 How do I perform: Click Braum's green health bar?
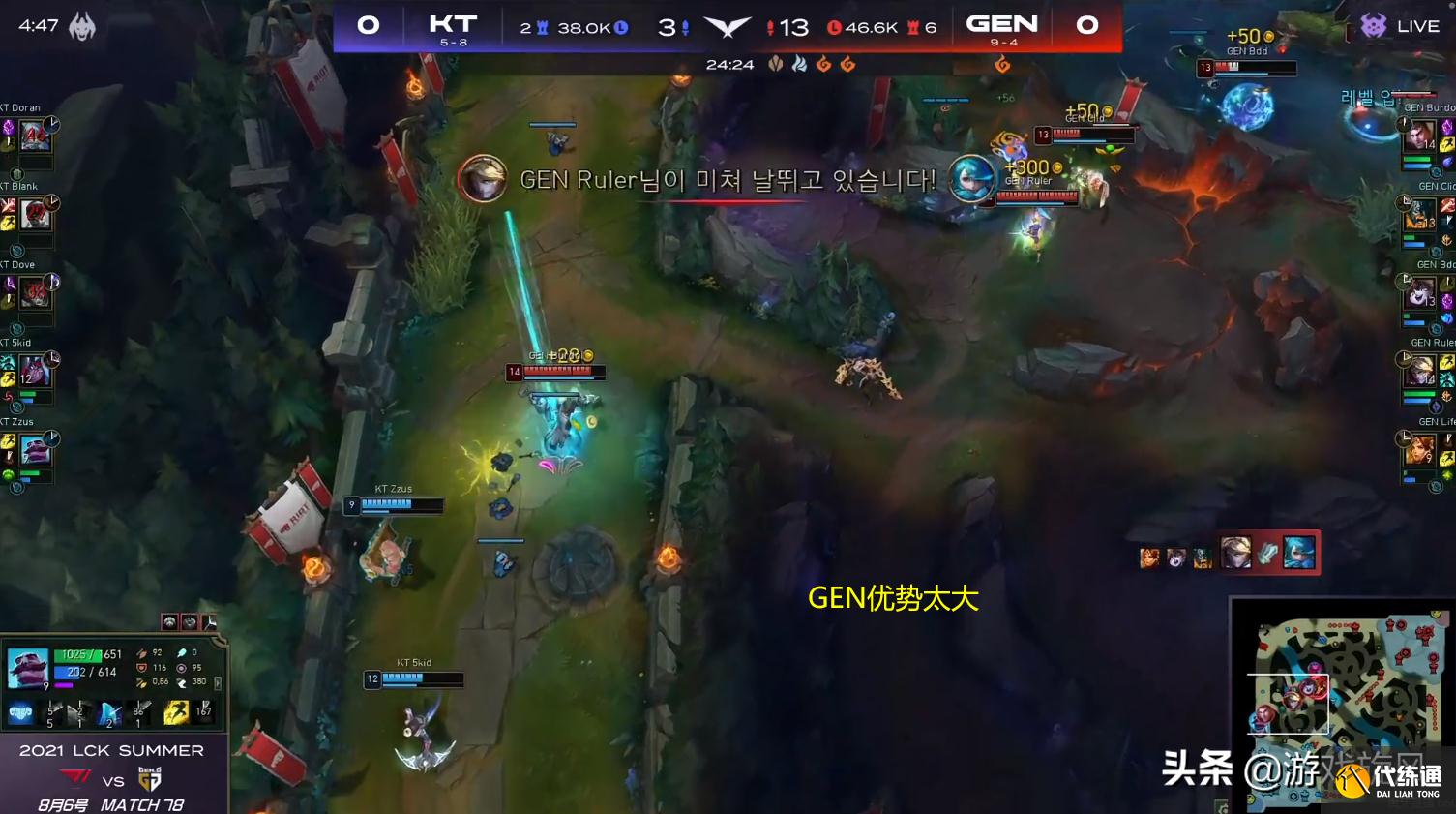[77, 655]
